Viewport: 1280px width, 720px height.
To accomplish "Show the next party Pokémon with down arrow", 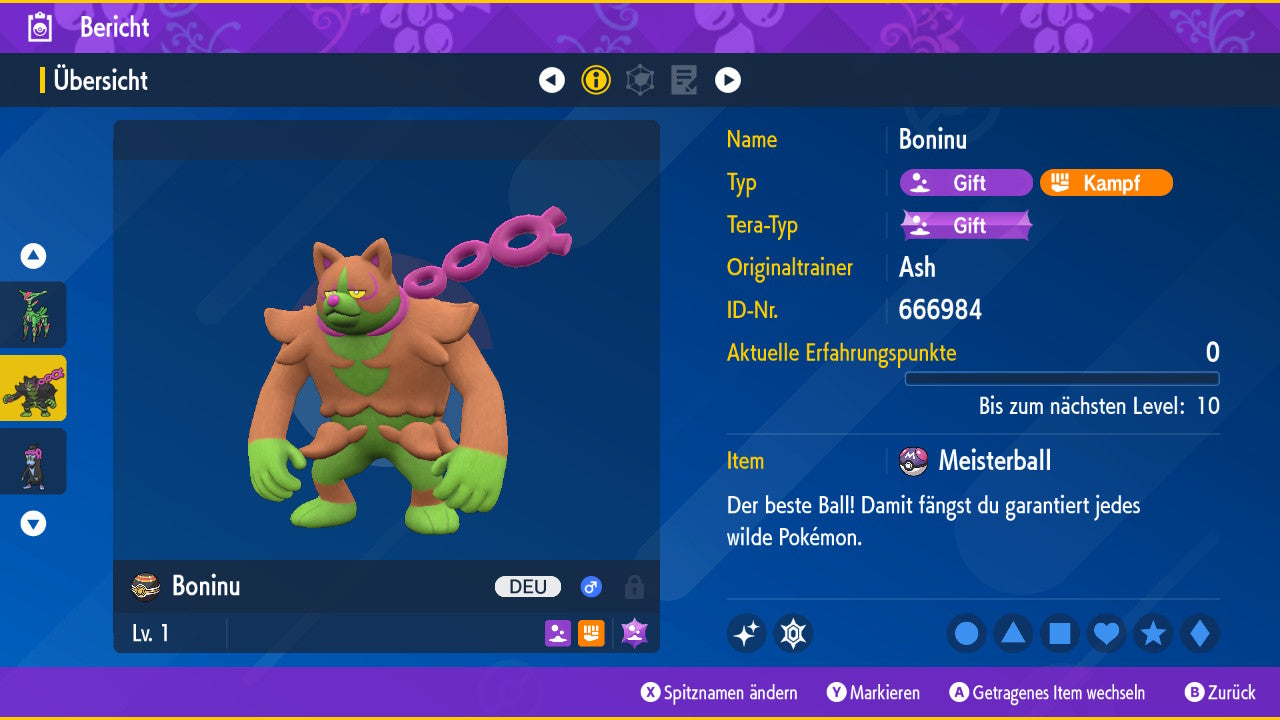I will (x=33, y=523).
